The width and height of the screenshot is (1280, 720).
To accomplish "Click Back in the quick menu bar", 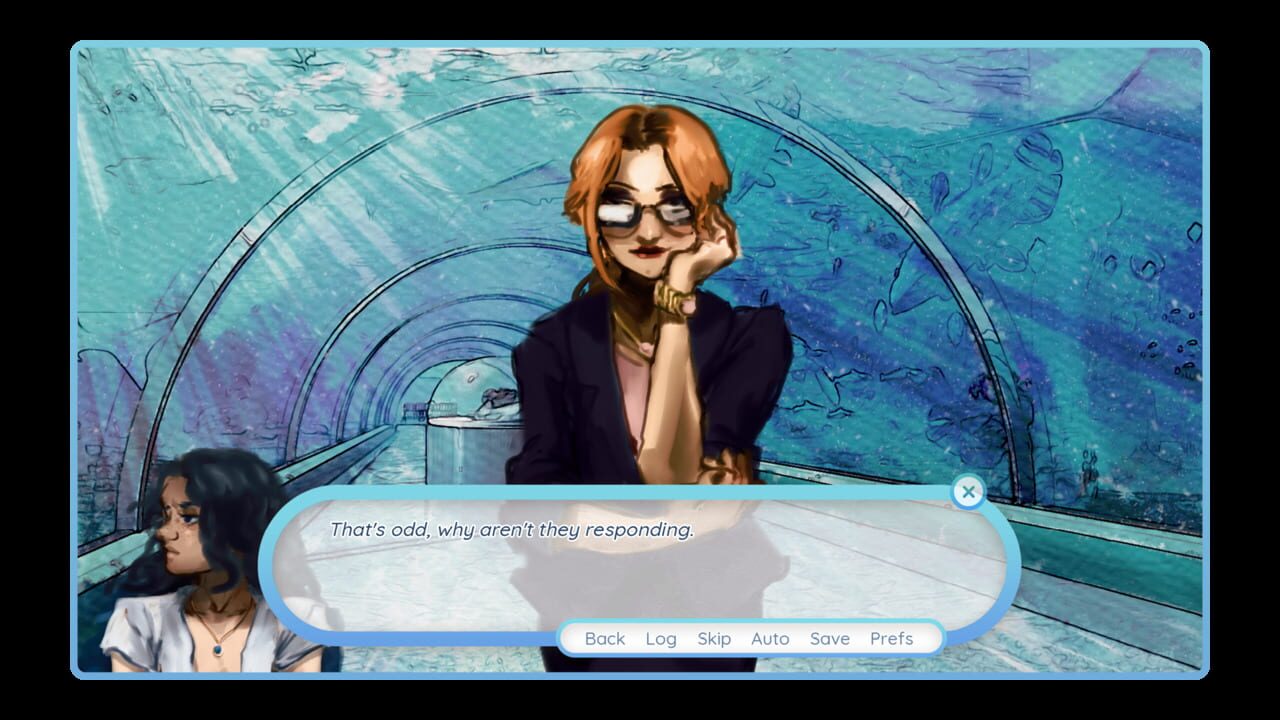I will click(604, 638).
